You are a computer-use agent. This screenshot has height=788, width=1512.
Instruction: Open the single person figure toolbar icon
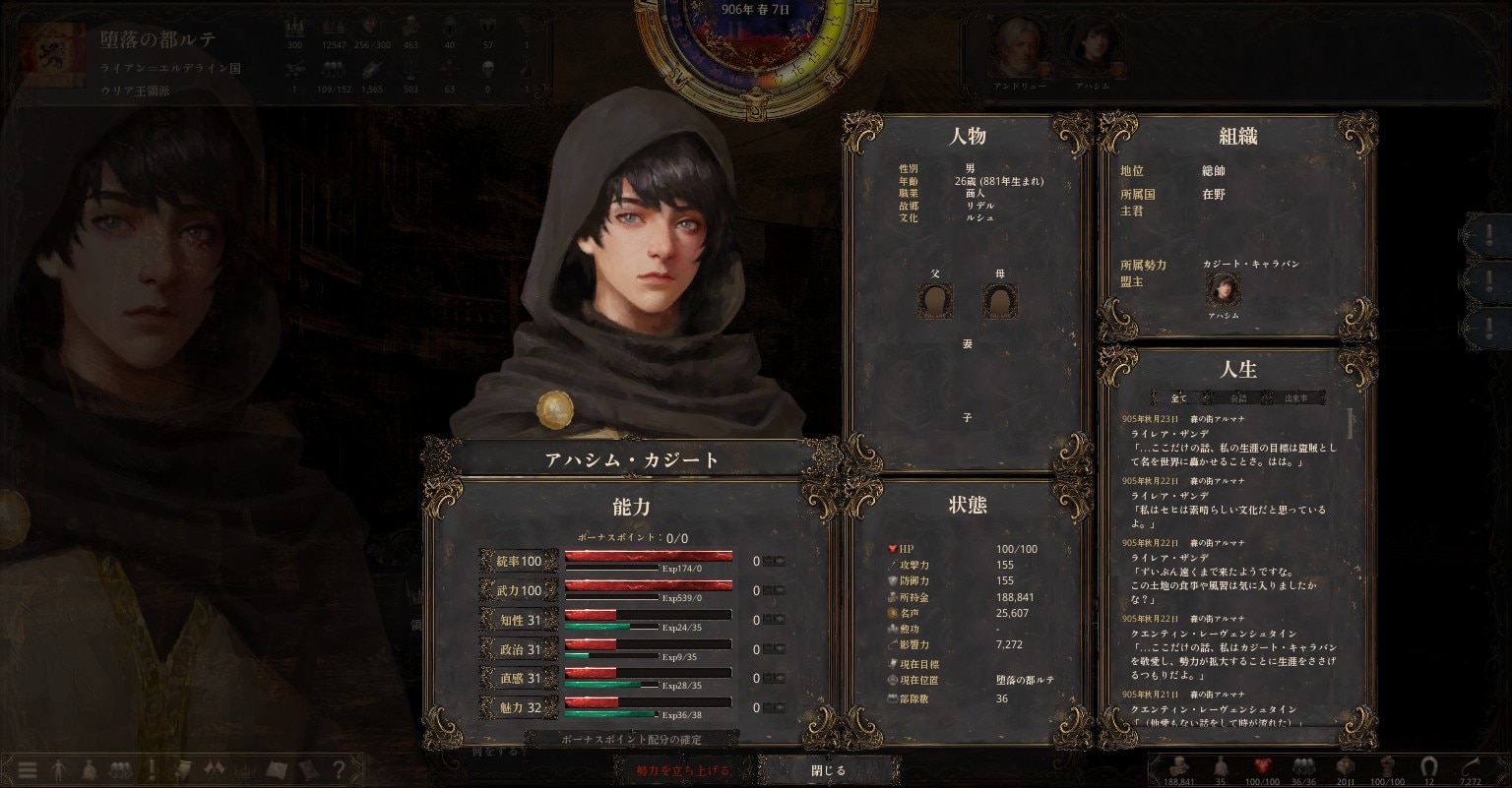(58, 770)
